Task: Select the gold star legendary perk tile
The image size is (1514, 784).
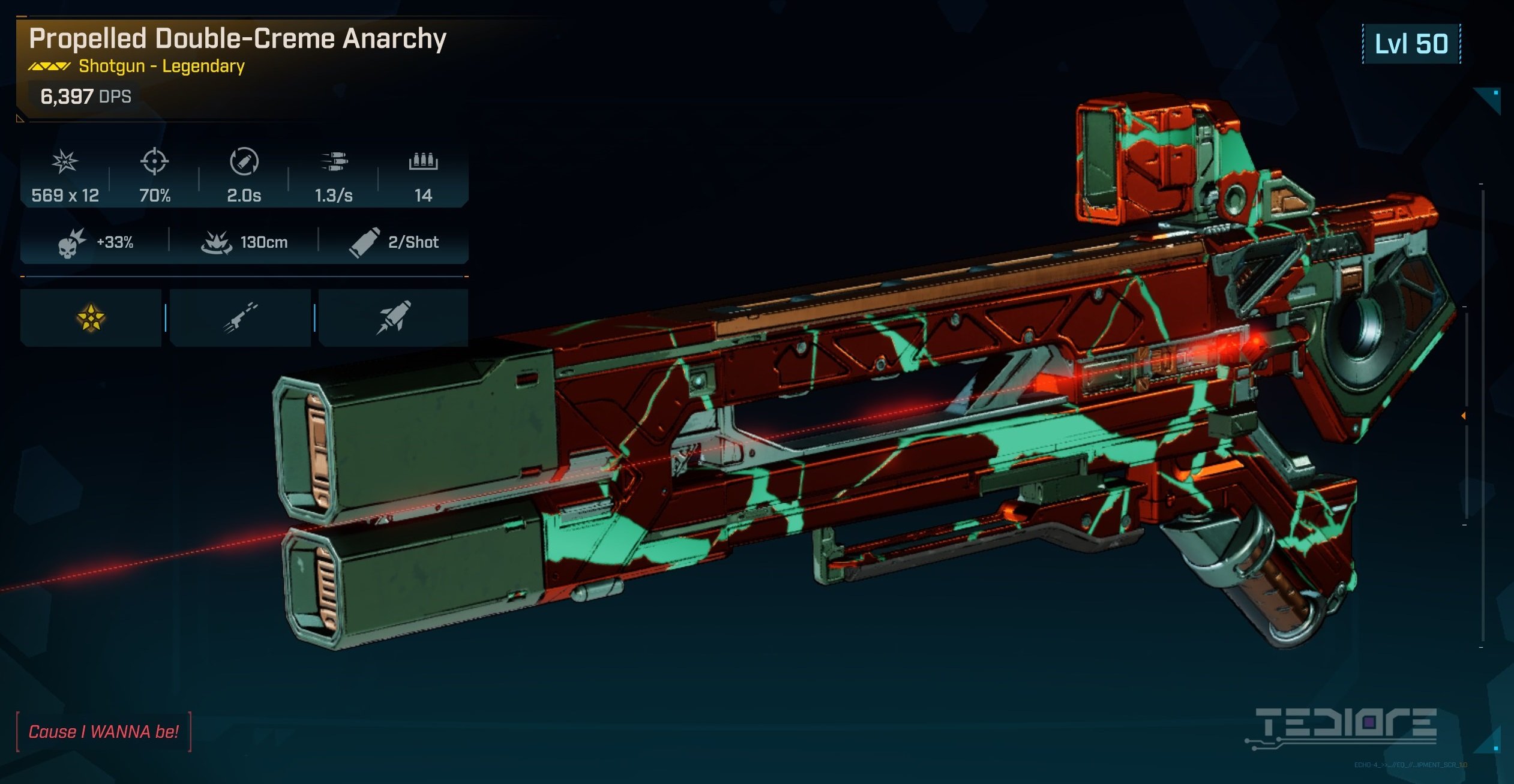Action: (91, 317)
